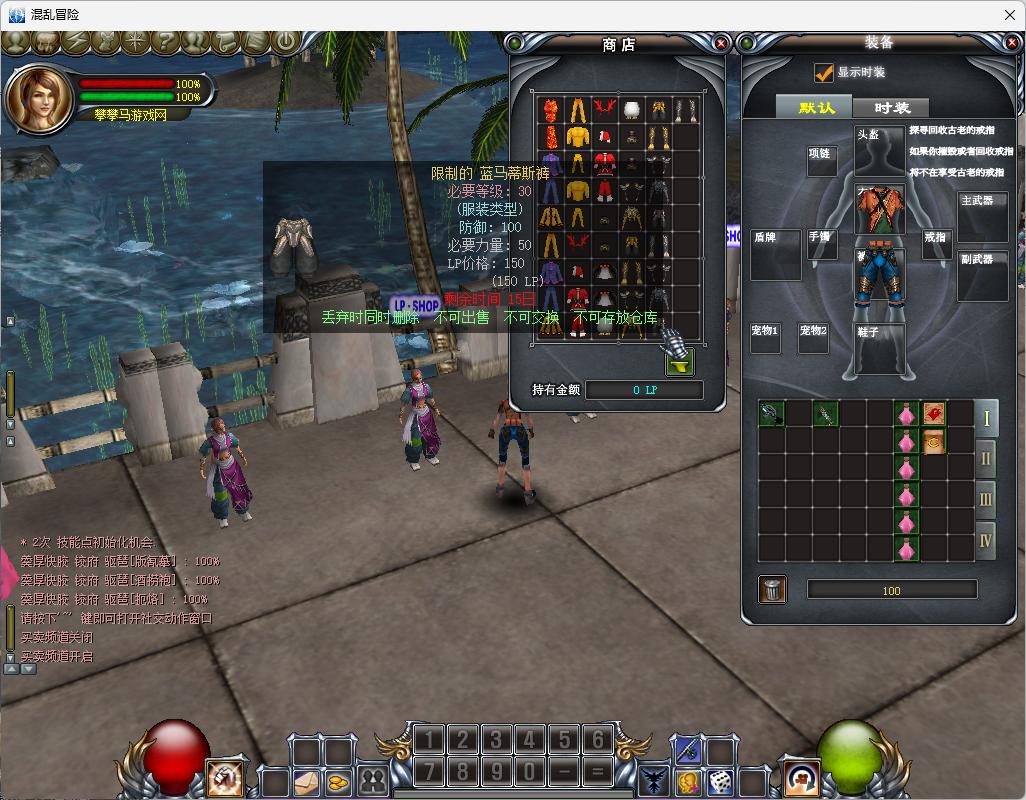Image resolution: width=1026 pixels, height=800 pixels.
Task: Open inventory page II
Action: [986, 459]
